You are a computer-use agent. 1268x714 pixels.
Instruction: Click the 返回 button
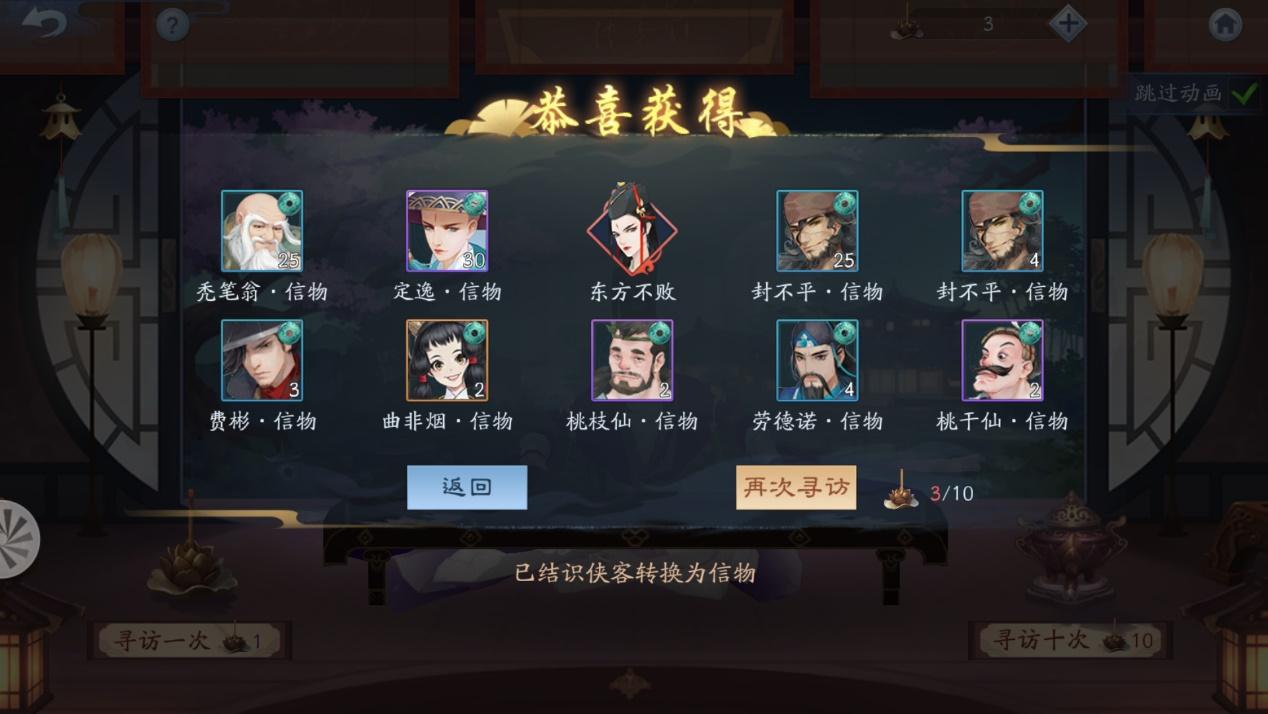(x=467, y=487)
